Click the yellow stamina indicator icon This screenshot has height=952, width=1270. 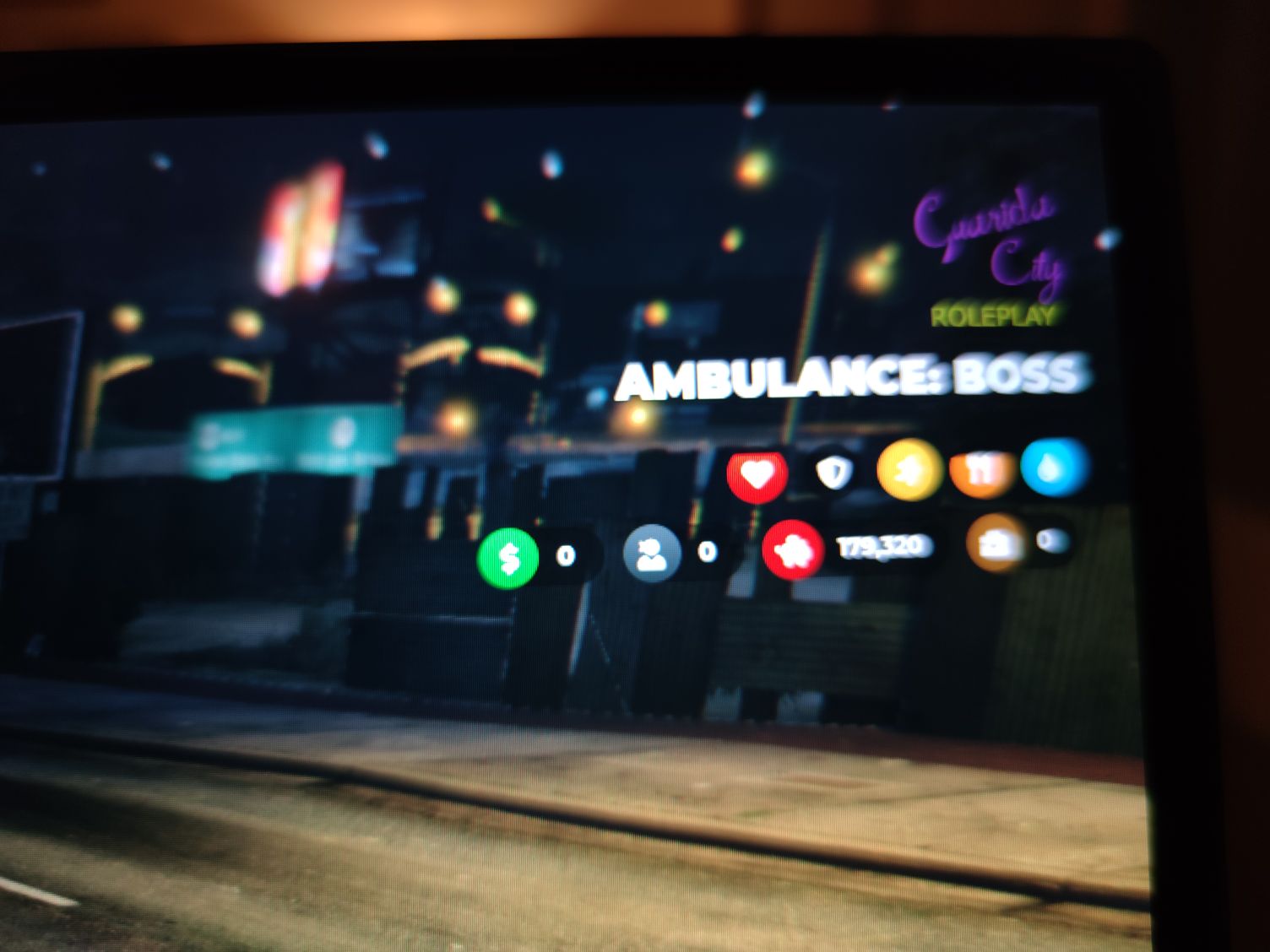907,470
